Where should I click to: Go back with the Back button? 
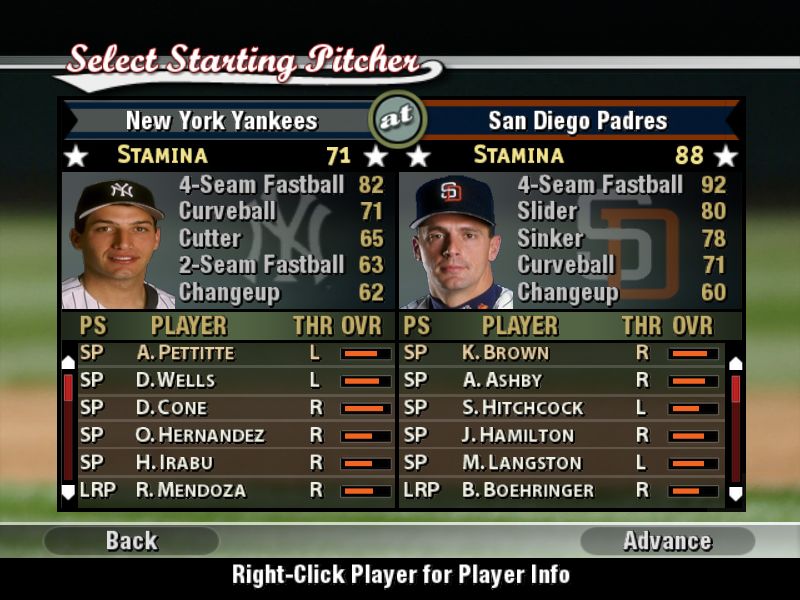131,541
